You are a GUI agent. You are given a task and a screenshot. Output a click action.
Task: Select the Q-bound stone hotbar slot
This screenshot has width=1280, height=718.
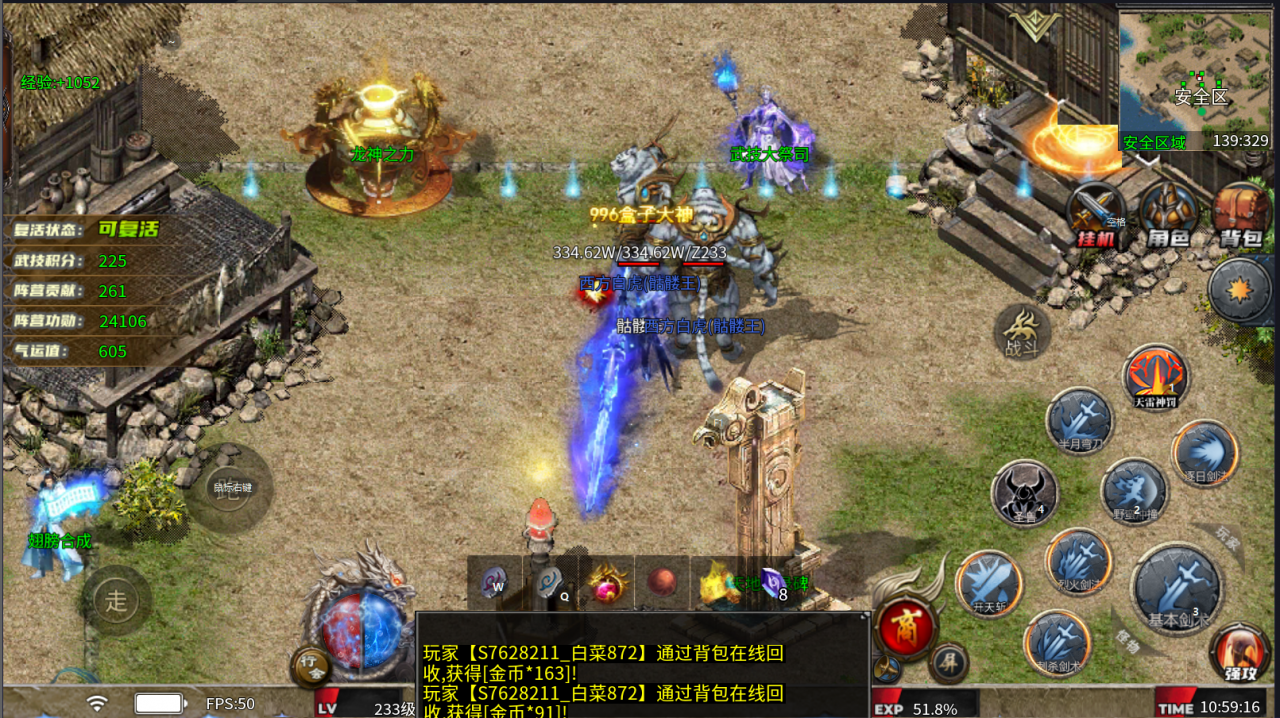[550, 583]
